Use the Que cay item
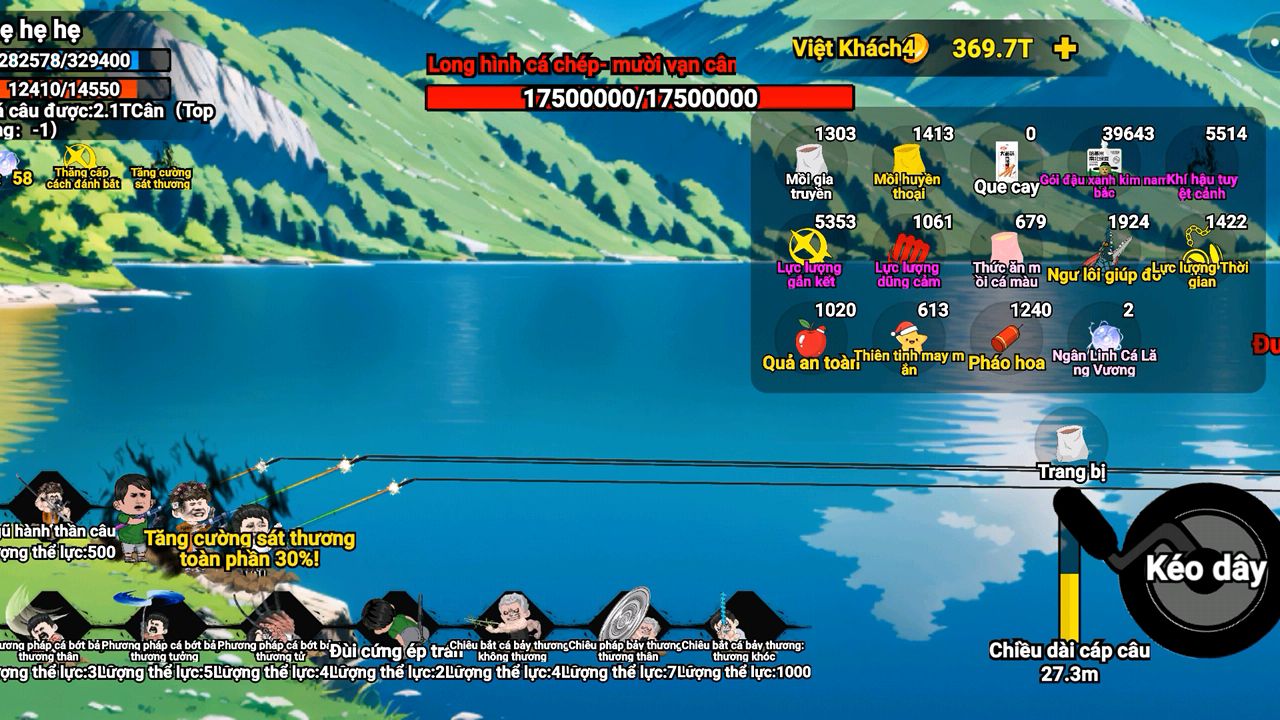Image resolution: width=1280 pixels, height=720 pixels. [1006, 162]
